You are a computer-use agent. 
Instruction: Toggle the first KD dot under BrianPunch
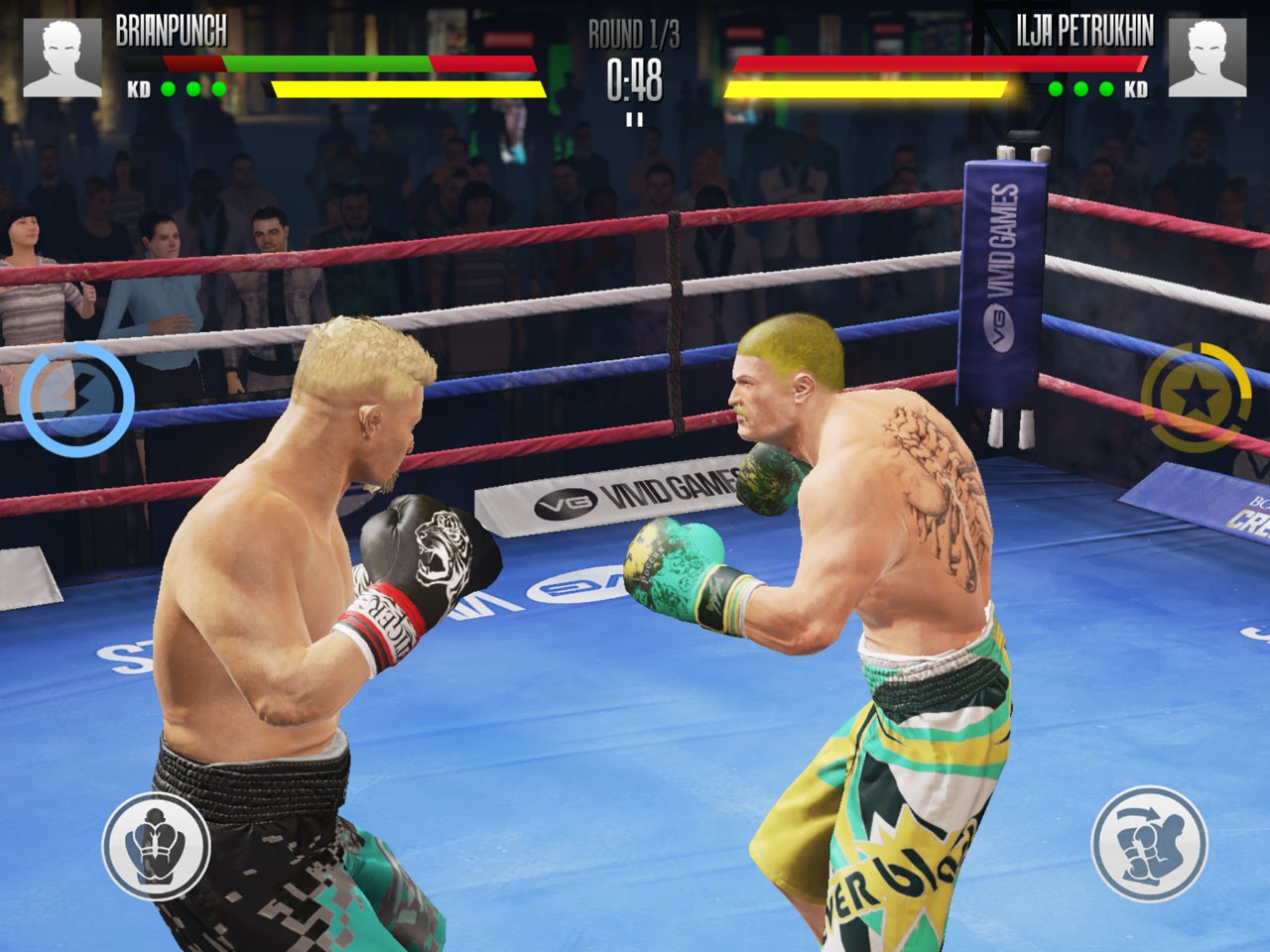coord(167,86)
